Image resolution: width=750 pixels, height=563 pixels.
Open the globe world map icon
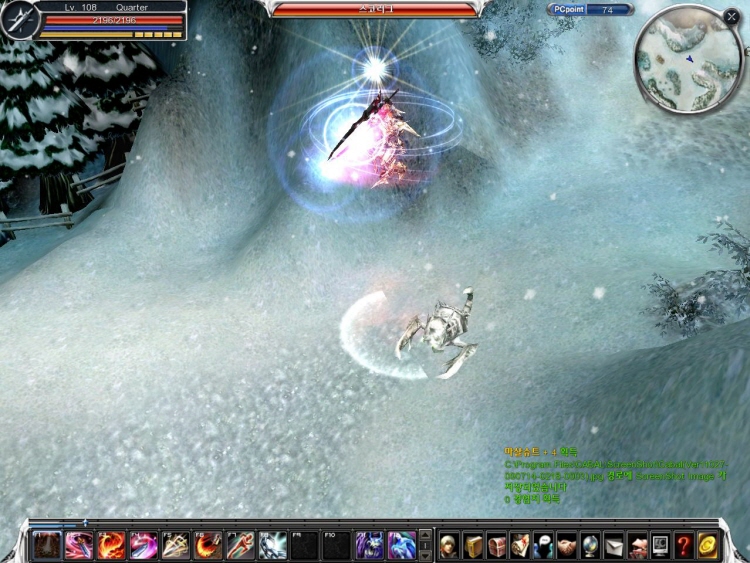(x=590, y=545)
